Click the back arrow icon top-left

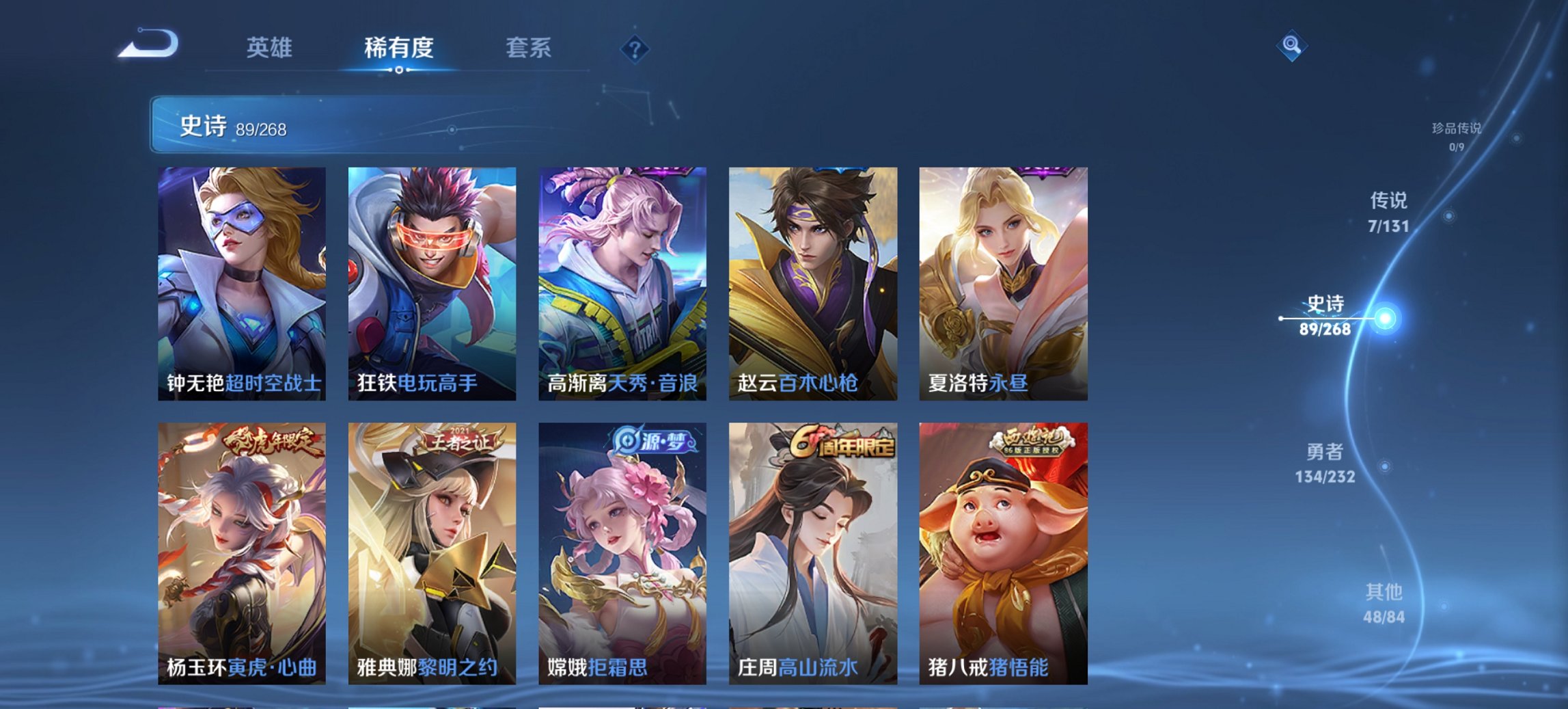click(x=147, y=46)
